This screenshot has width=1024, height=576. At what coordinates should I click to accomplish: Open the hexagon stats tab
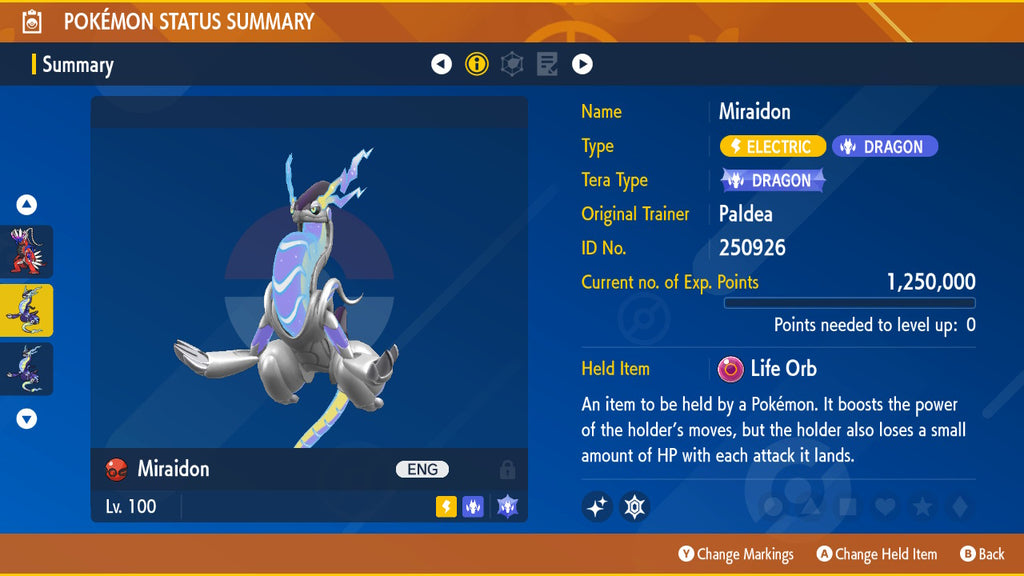[x=512, y=65]
